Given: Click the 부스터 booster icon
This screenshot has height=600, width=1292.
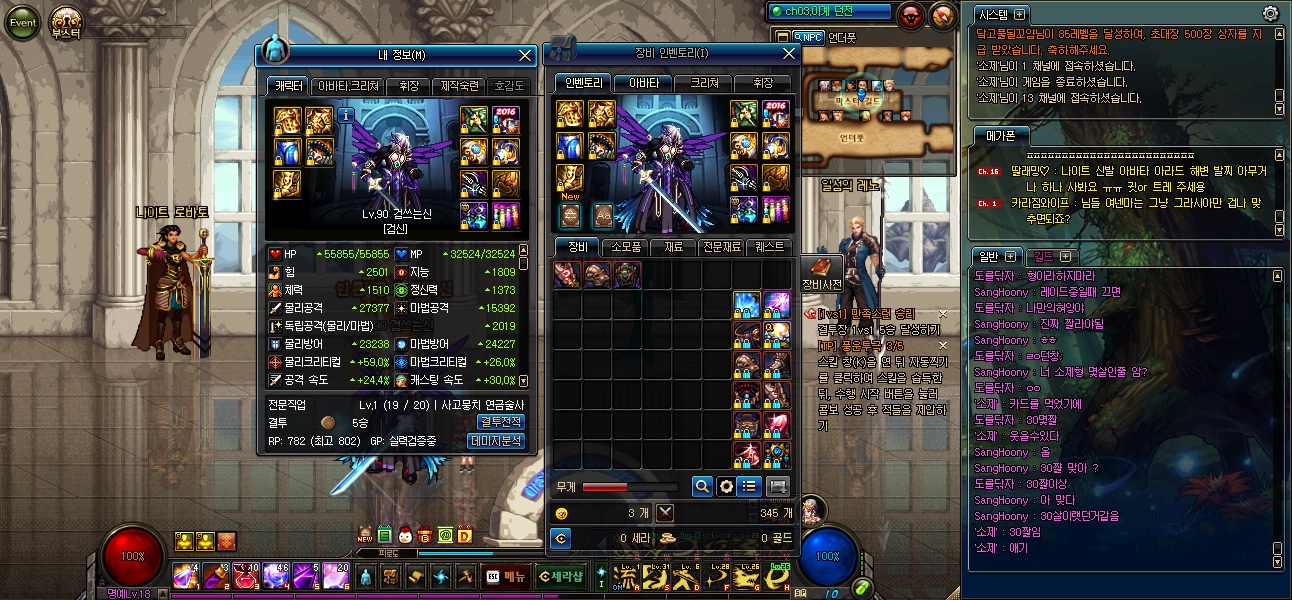Looking at the screenshot, I should tap(67, 22).
